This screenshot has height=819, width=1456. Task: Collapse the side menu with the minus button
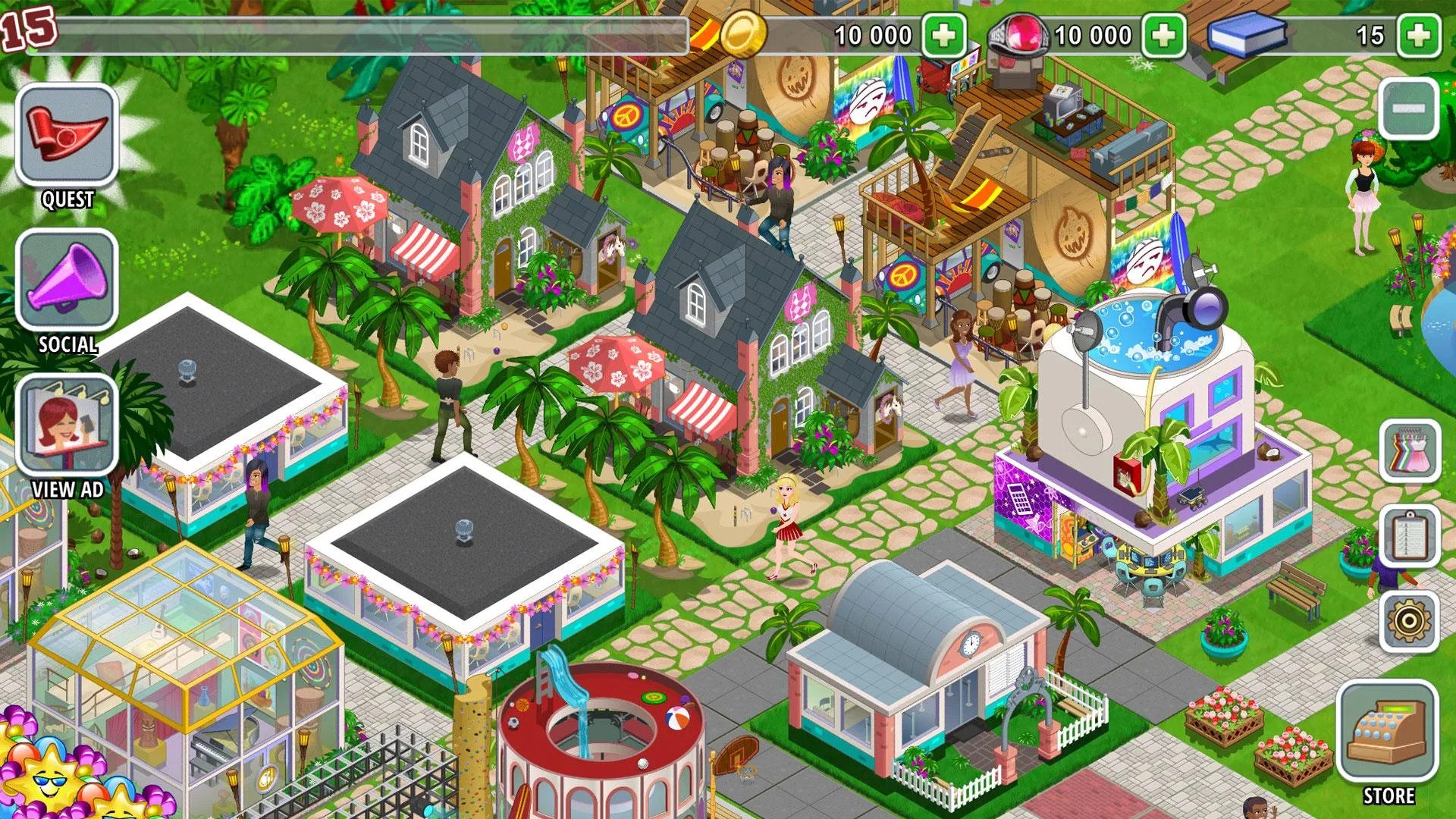(1408, 108)
